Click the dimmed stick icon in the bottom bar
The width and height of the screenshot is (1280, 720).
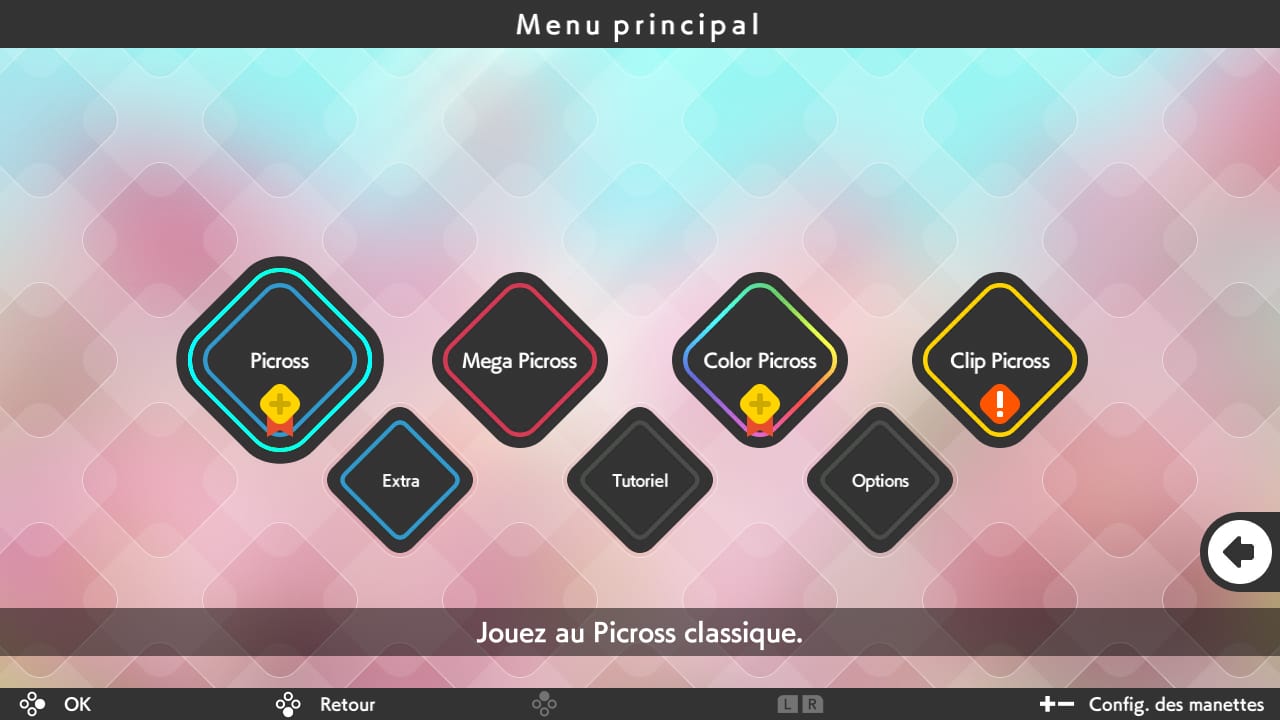[x=544, y=705]
